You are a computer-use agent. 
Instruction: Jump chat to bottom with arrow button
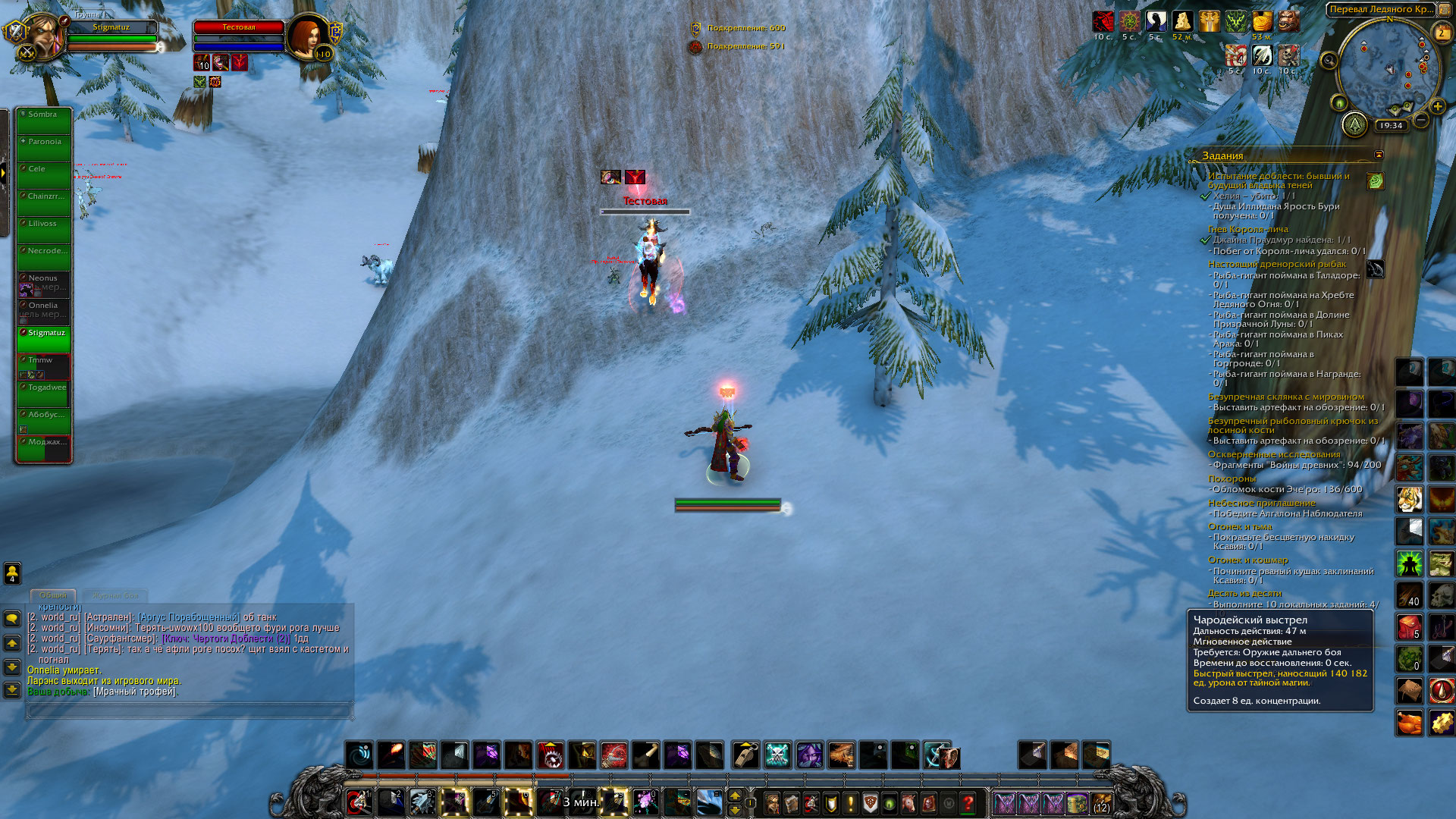point(12,689)
